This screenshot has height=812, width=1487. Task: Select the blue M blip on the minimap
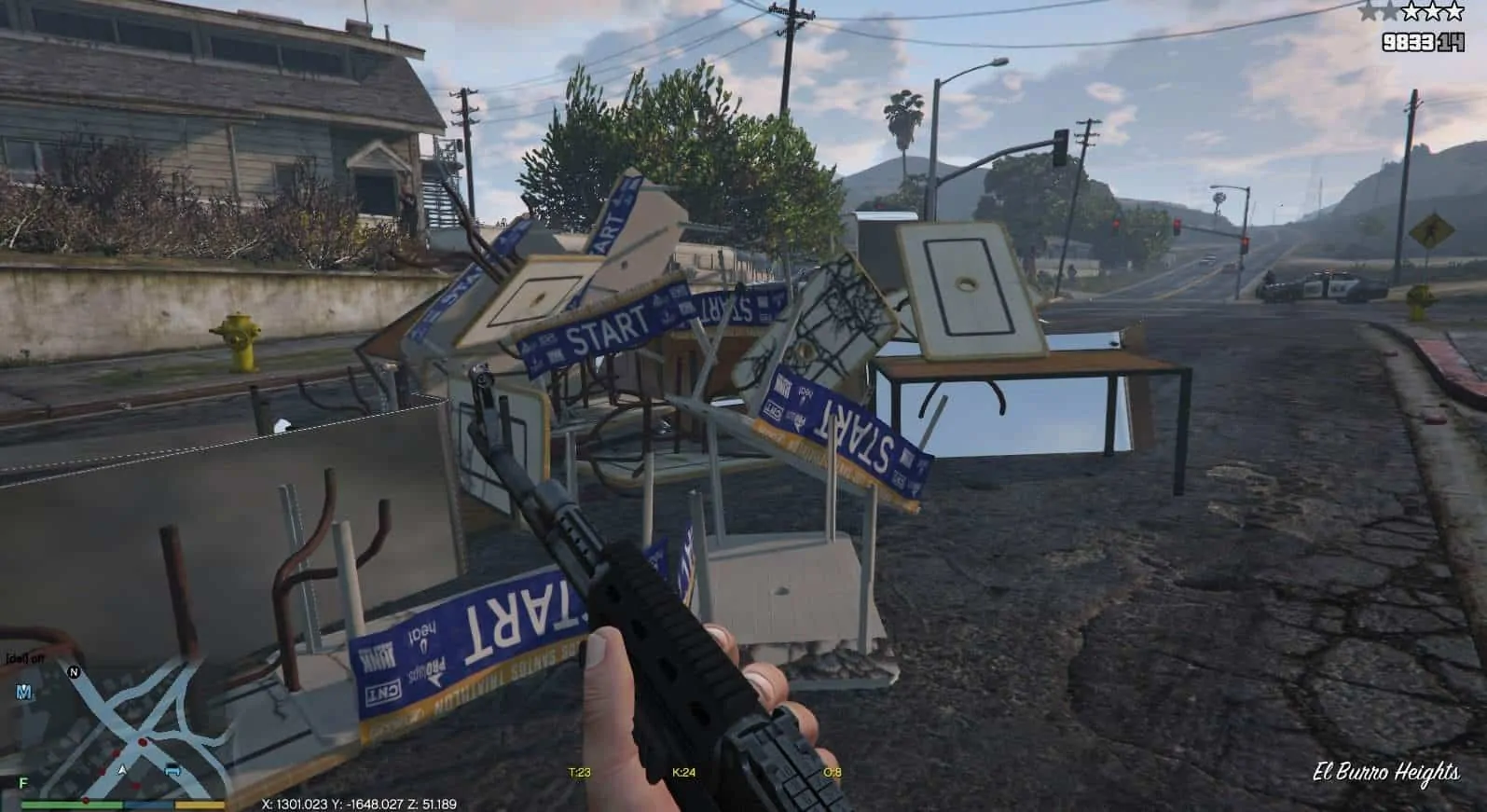pos(22,693)
